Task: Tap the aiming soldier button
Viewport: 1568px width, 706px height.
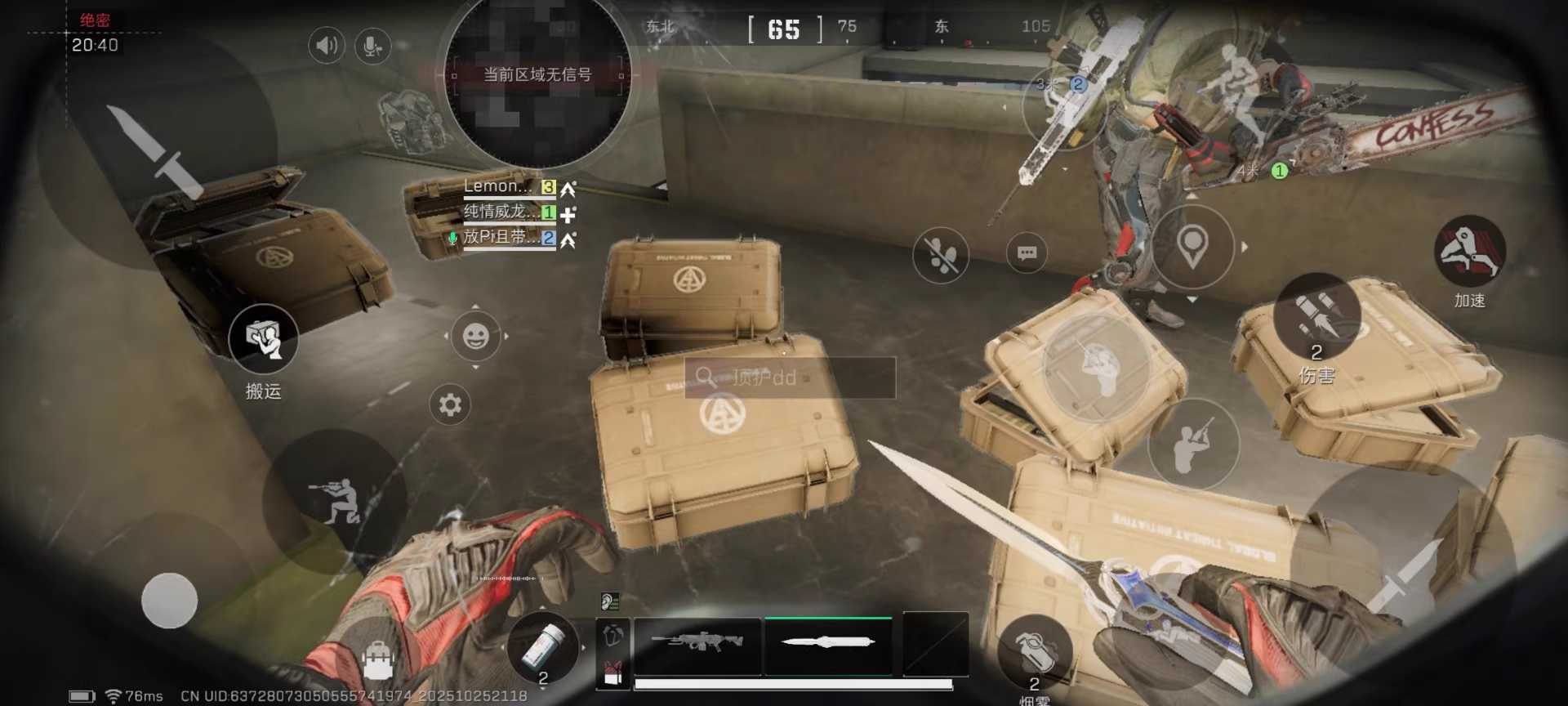Action: 1193,446
